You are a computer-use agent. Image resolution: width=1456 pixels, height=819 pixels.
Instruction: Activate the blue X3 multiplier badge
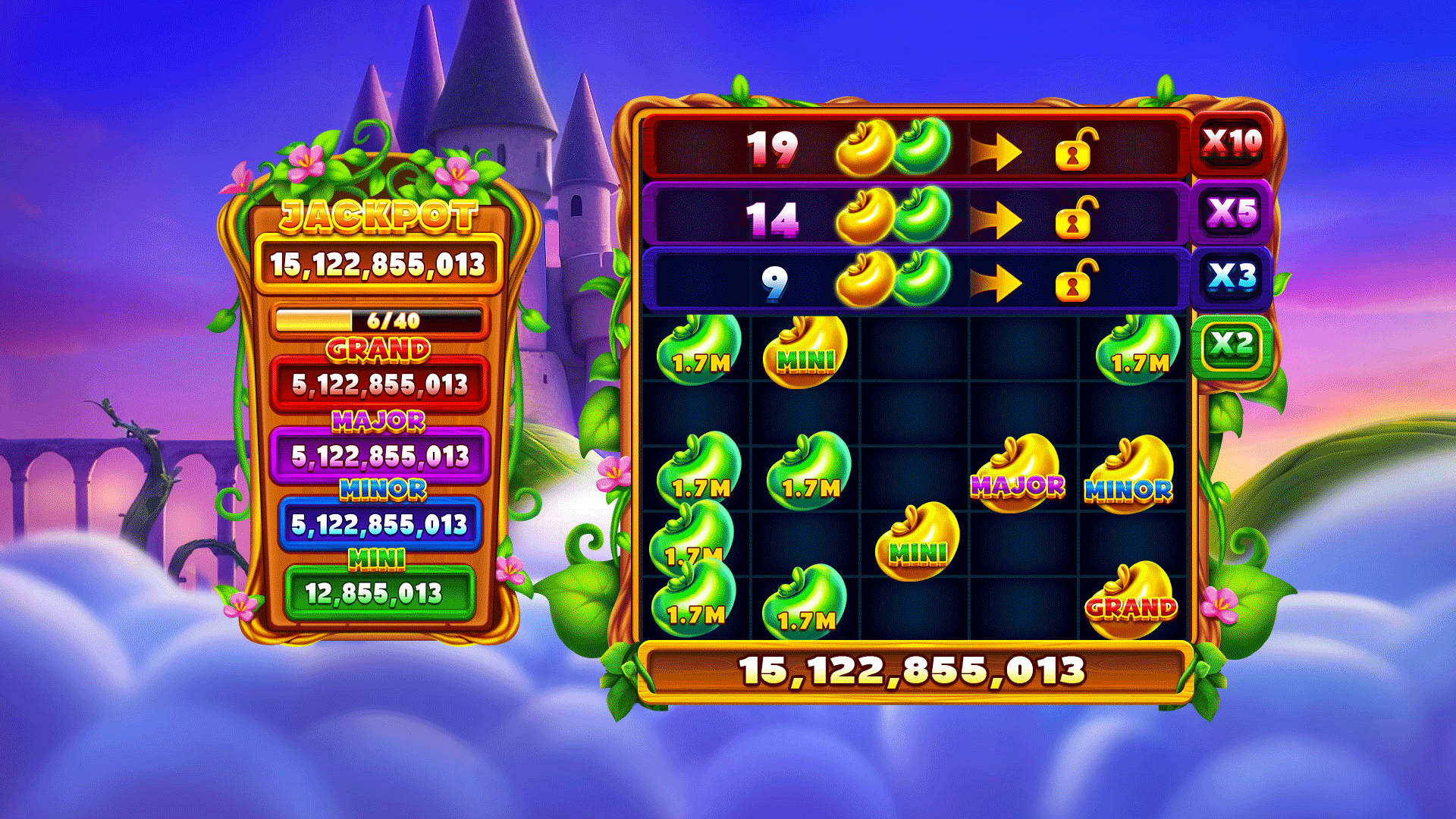pyautogui.click(x=1232, y=277)
